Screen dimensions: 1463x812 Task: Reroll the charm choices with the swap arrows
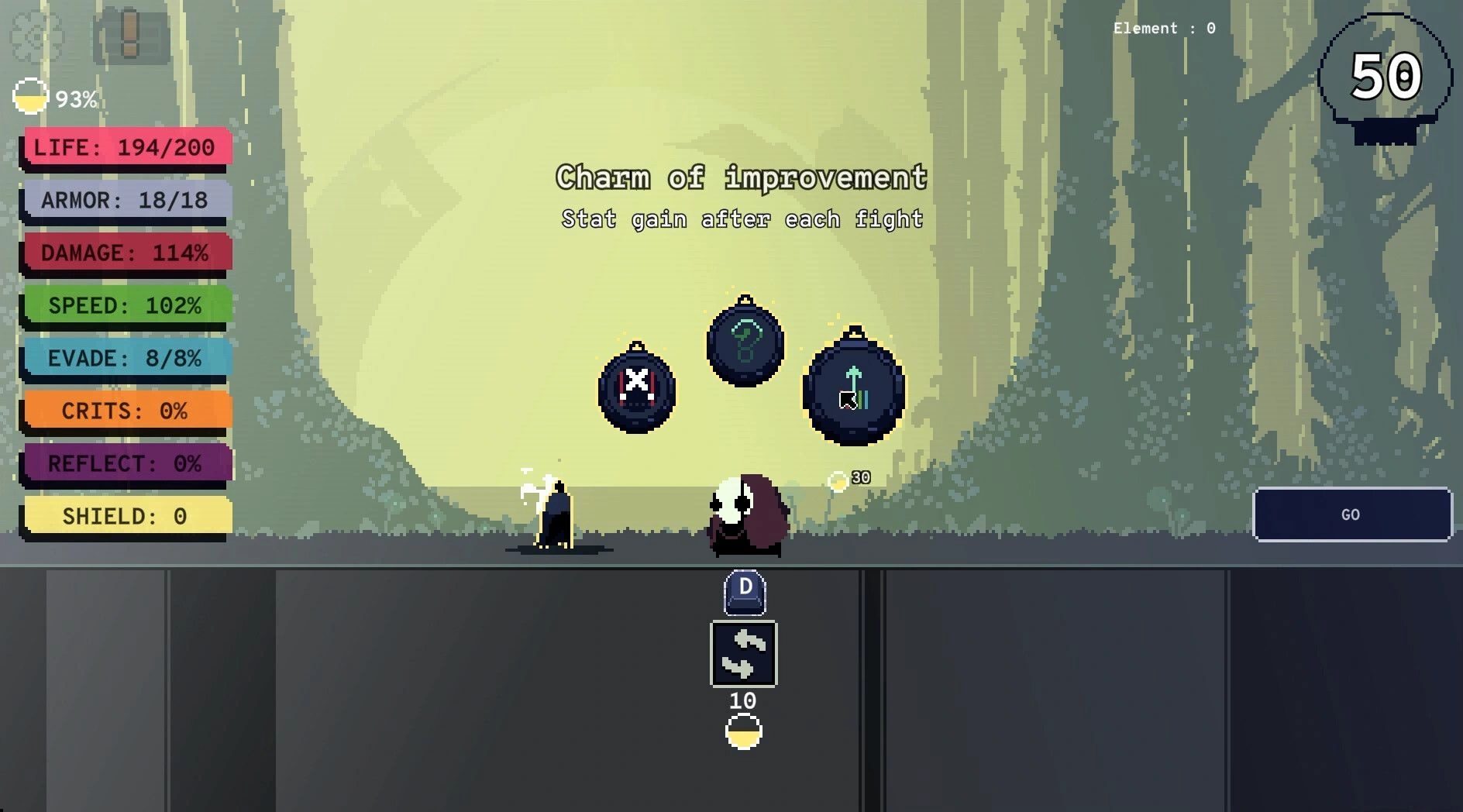pos(743,654)
